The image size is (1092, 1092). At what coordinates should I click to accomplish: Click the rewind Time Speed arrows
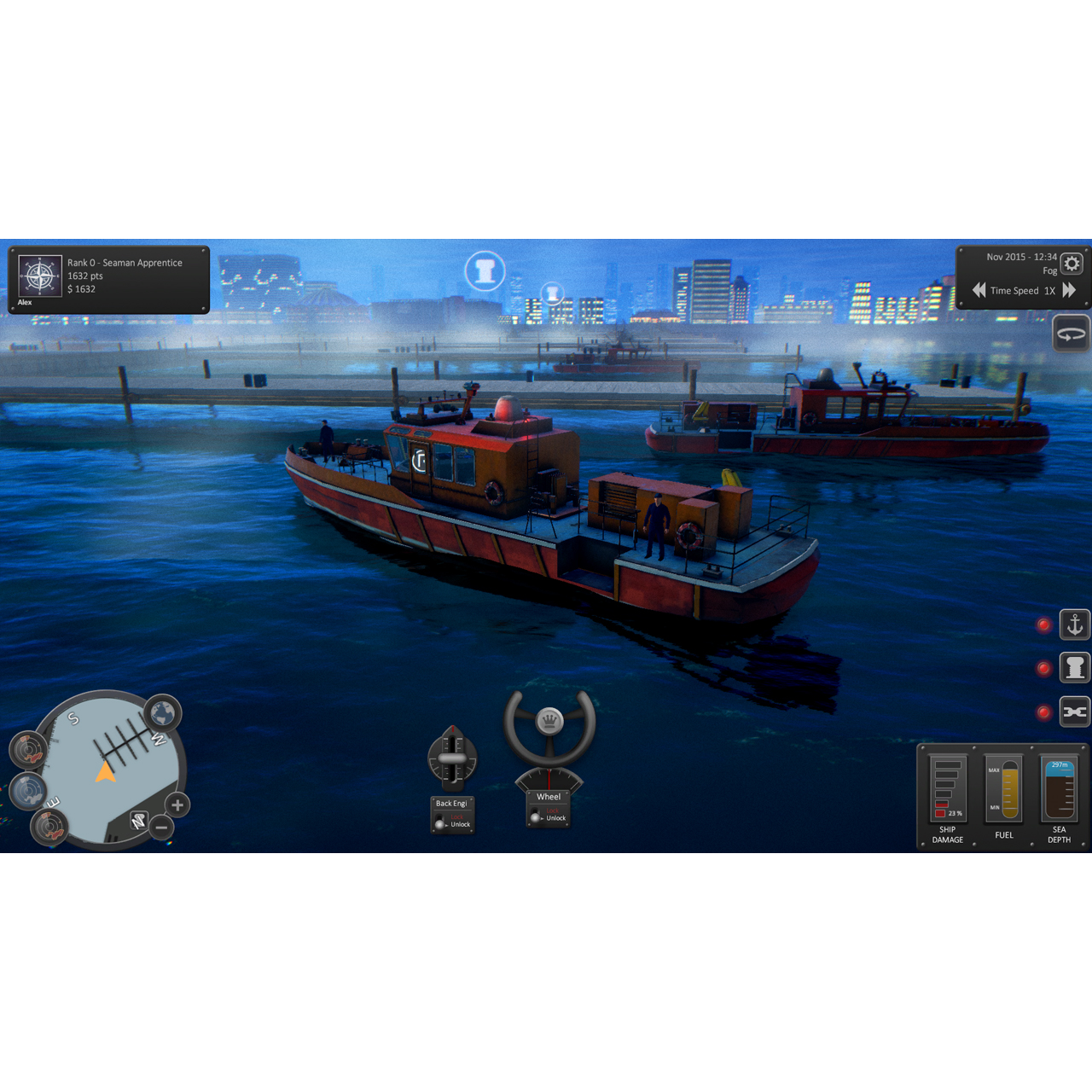[x=979, y=290]
